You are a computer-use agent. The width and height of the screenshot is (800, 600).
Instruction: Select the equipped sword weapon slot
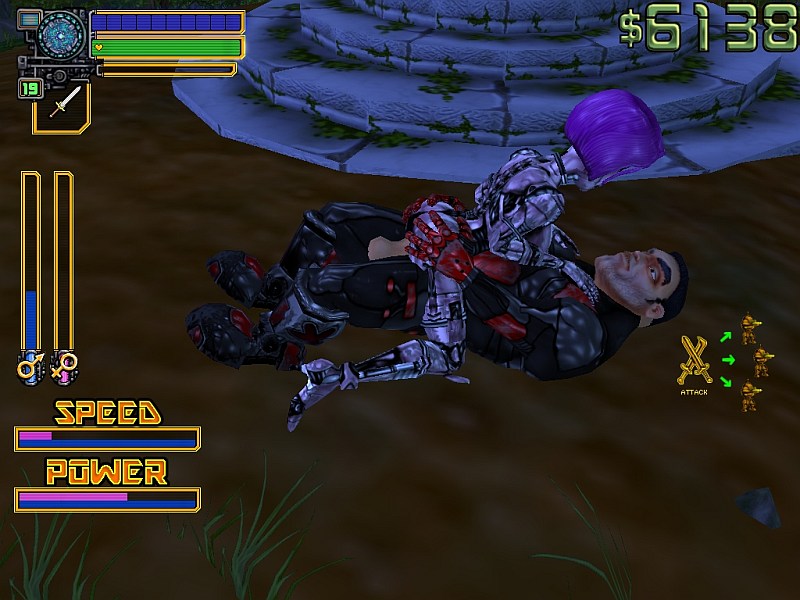(x=62, y=104)
